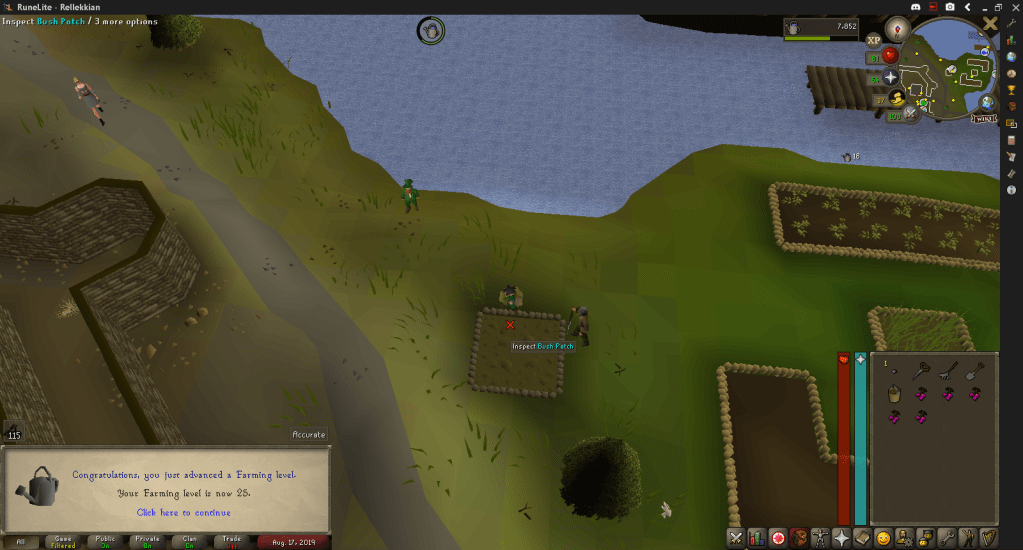This screenshot has width=1023, height=550.
Task: Select the rake in inventory
Action: (x=948, y=370)
